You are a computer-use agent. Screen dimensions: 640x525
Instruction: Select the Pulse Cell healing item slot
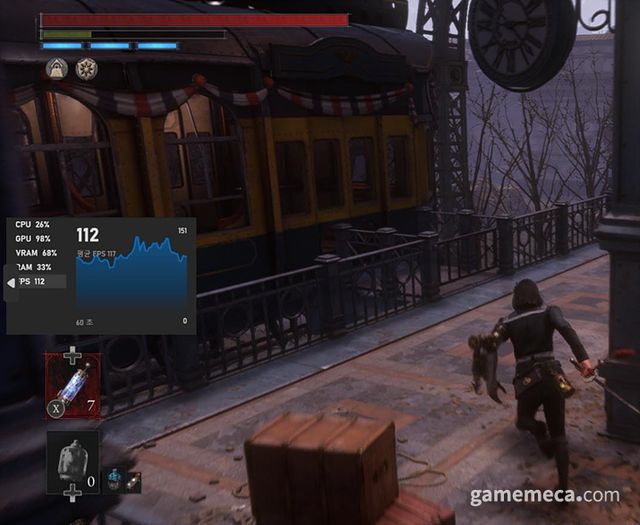tap(72, 385)
